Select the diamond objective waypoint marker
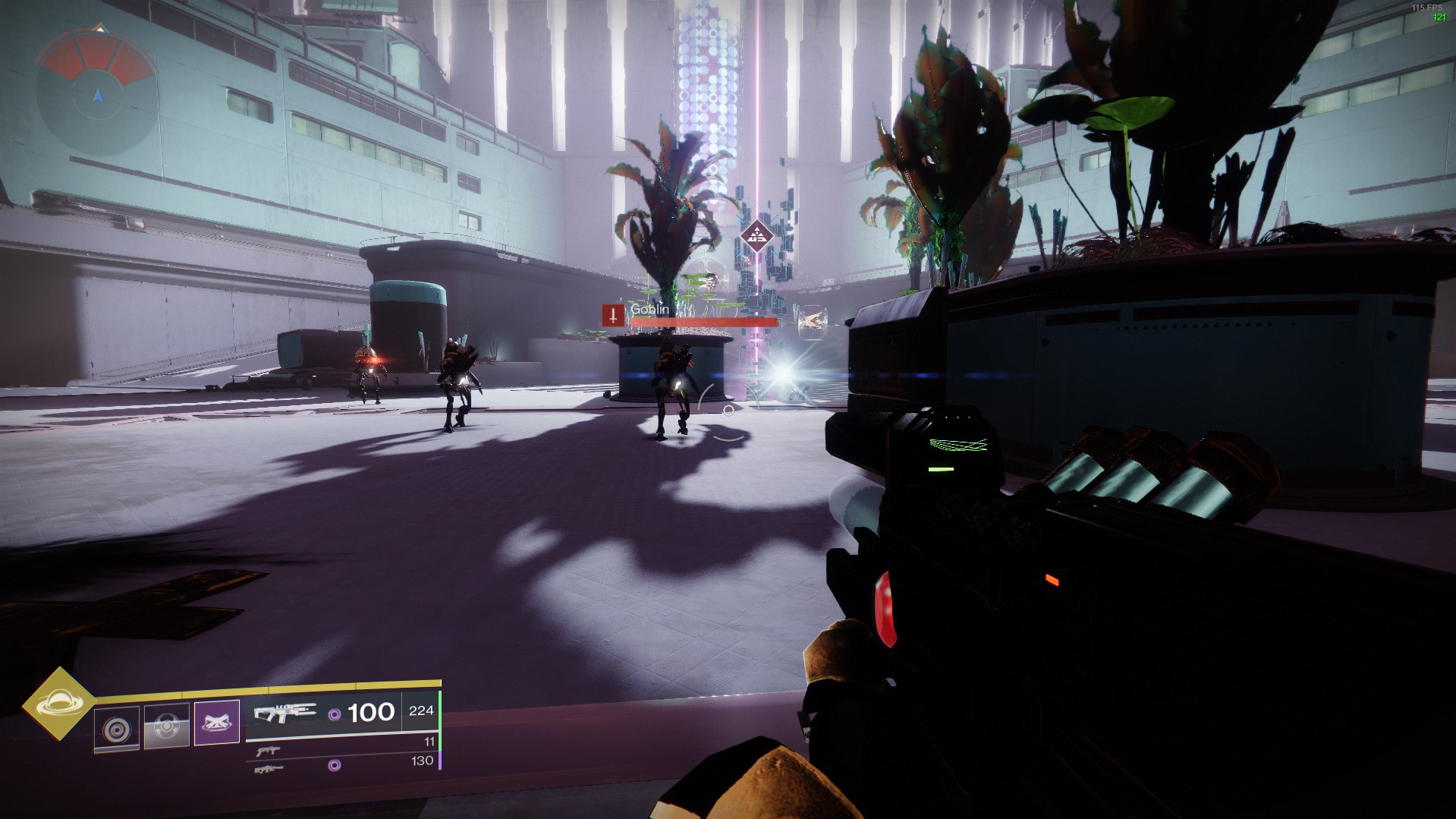The width and height of the screenshot is (1456, 819). click(756, 237)
